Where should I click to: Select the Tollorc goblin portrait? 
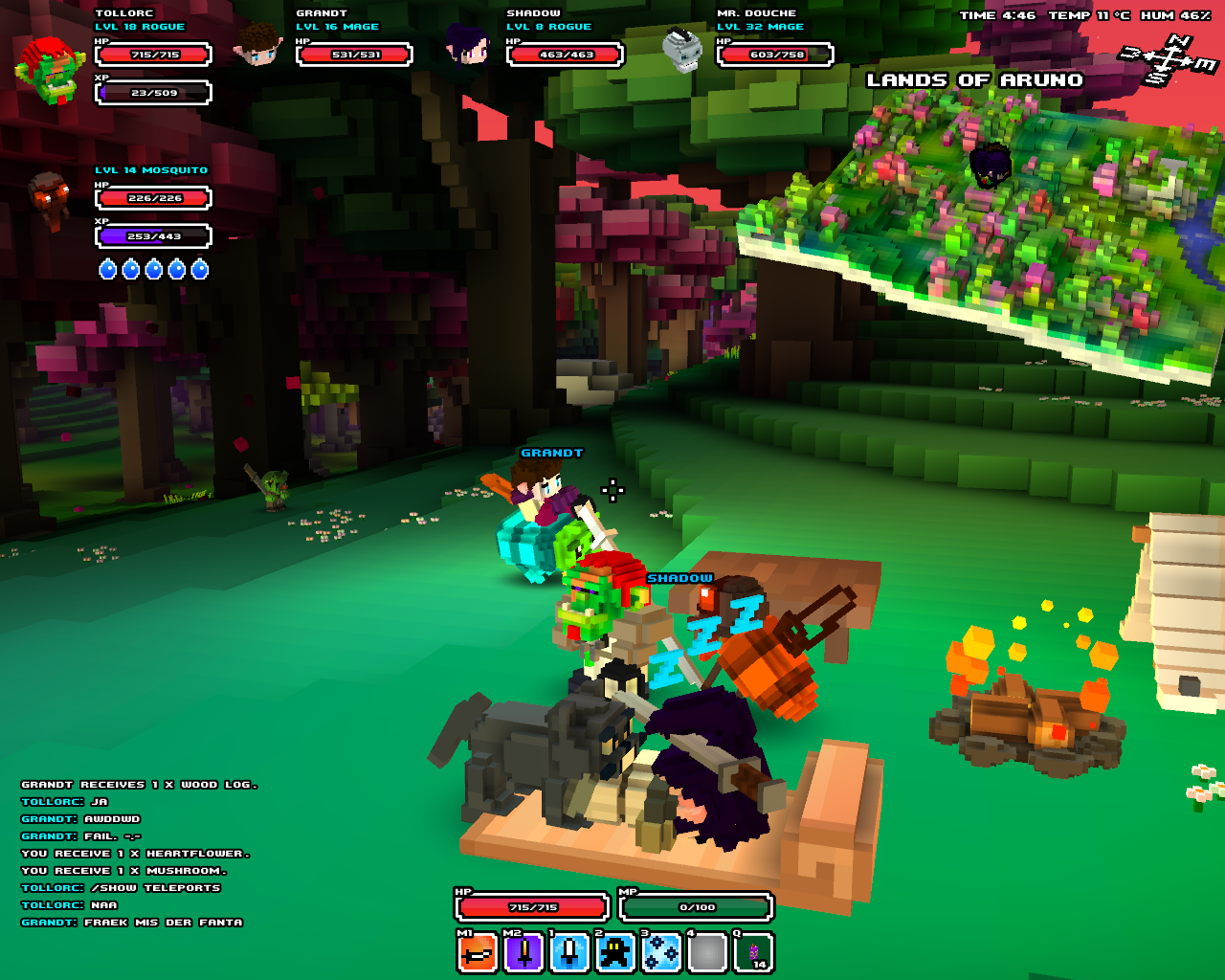50,69
